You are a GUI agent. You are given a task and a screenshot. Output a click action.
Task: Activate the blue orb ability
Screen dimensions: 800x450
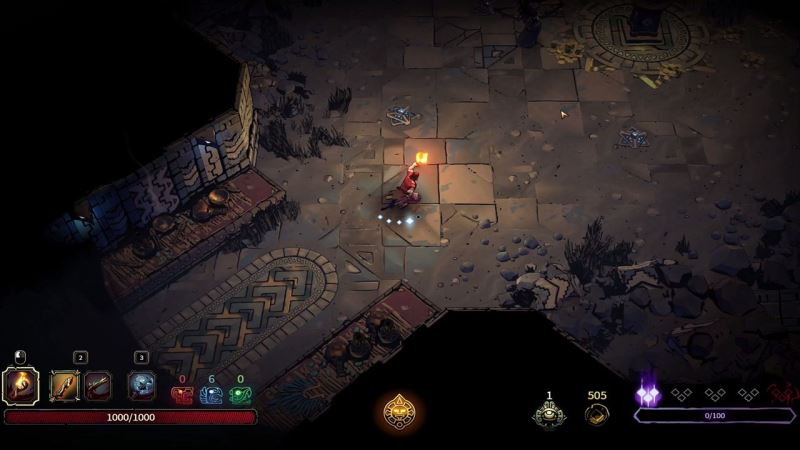click(142, 384)
